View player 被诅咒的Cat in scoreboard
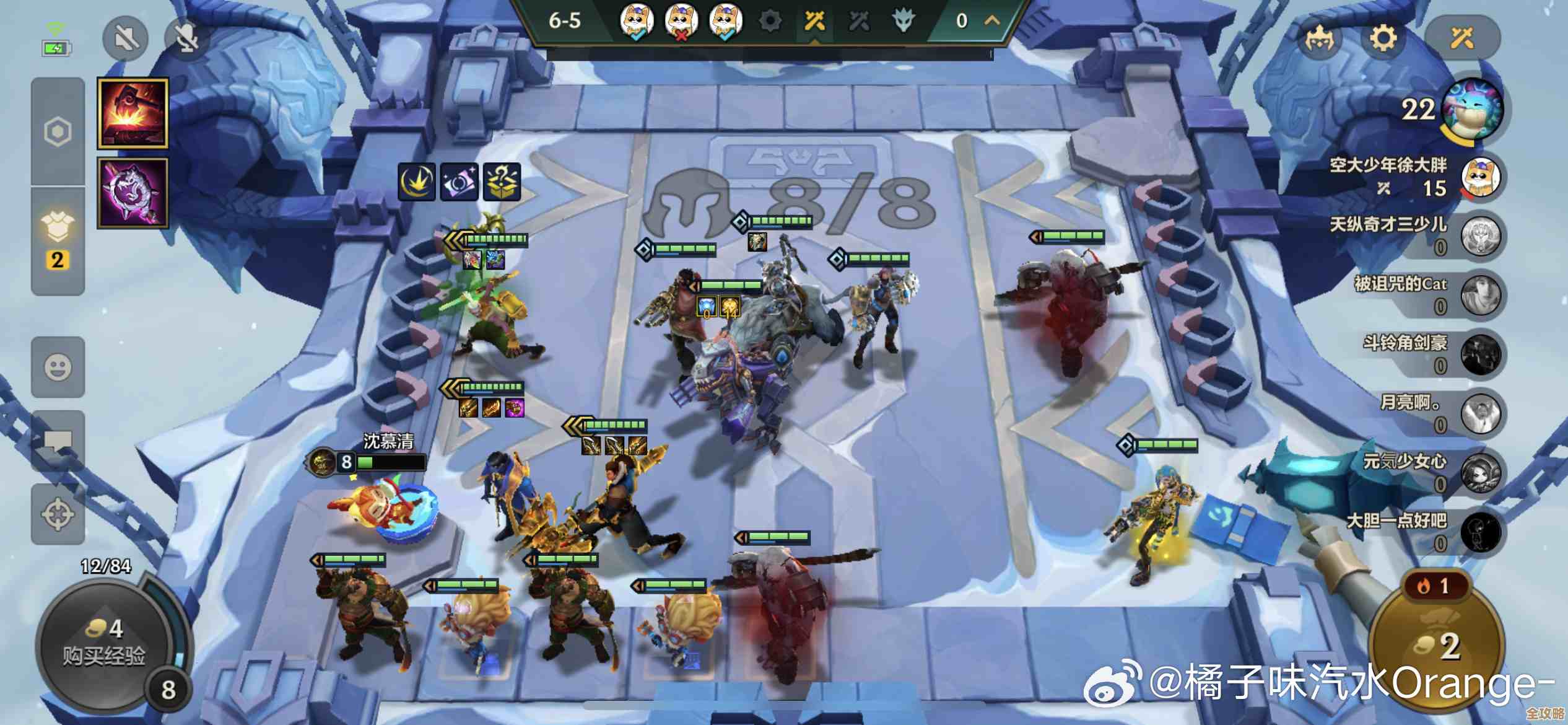This screenshot has width=1568, height=725. tap(1480, 295)
